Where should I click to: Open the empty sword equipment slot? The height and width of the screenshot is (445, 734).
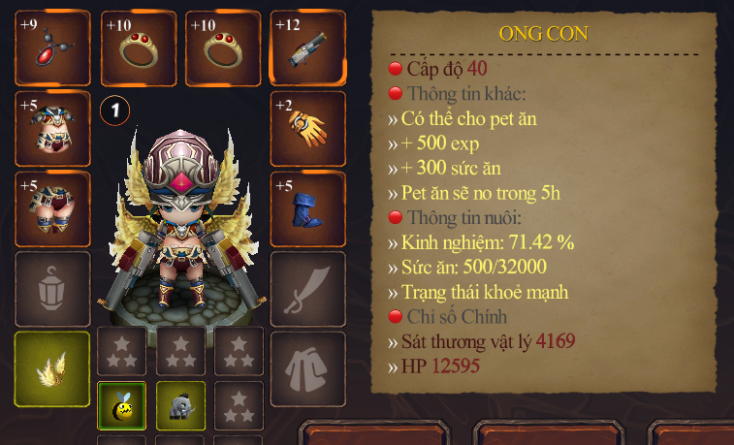(x=308, y=288)
